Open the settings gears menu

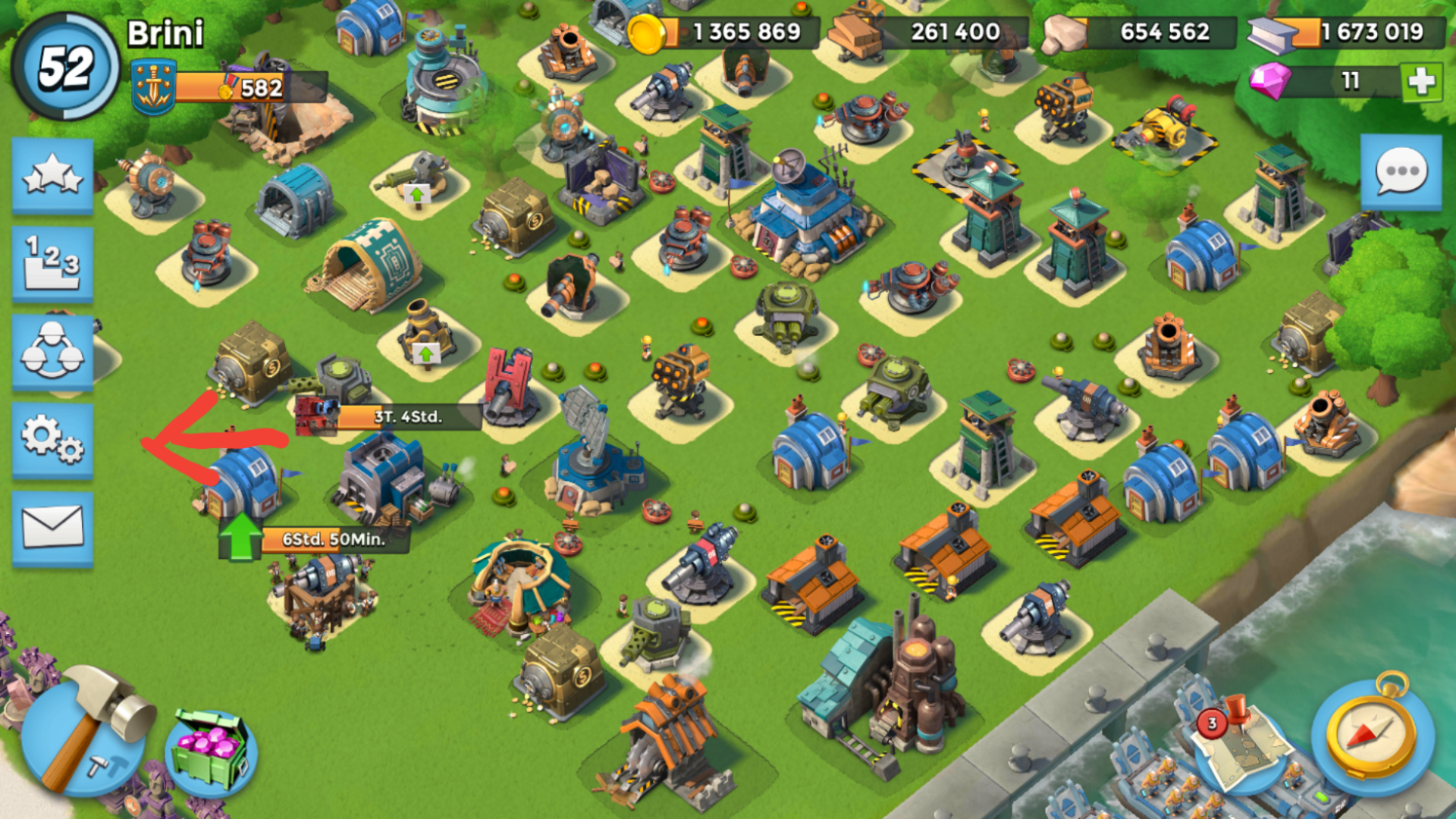[x=52, y=440]
